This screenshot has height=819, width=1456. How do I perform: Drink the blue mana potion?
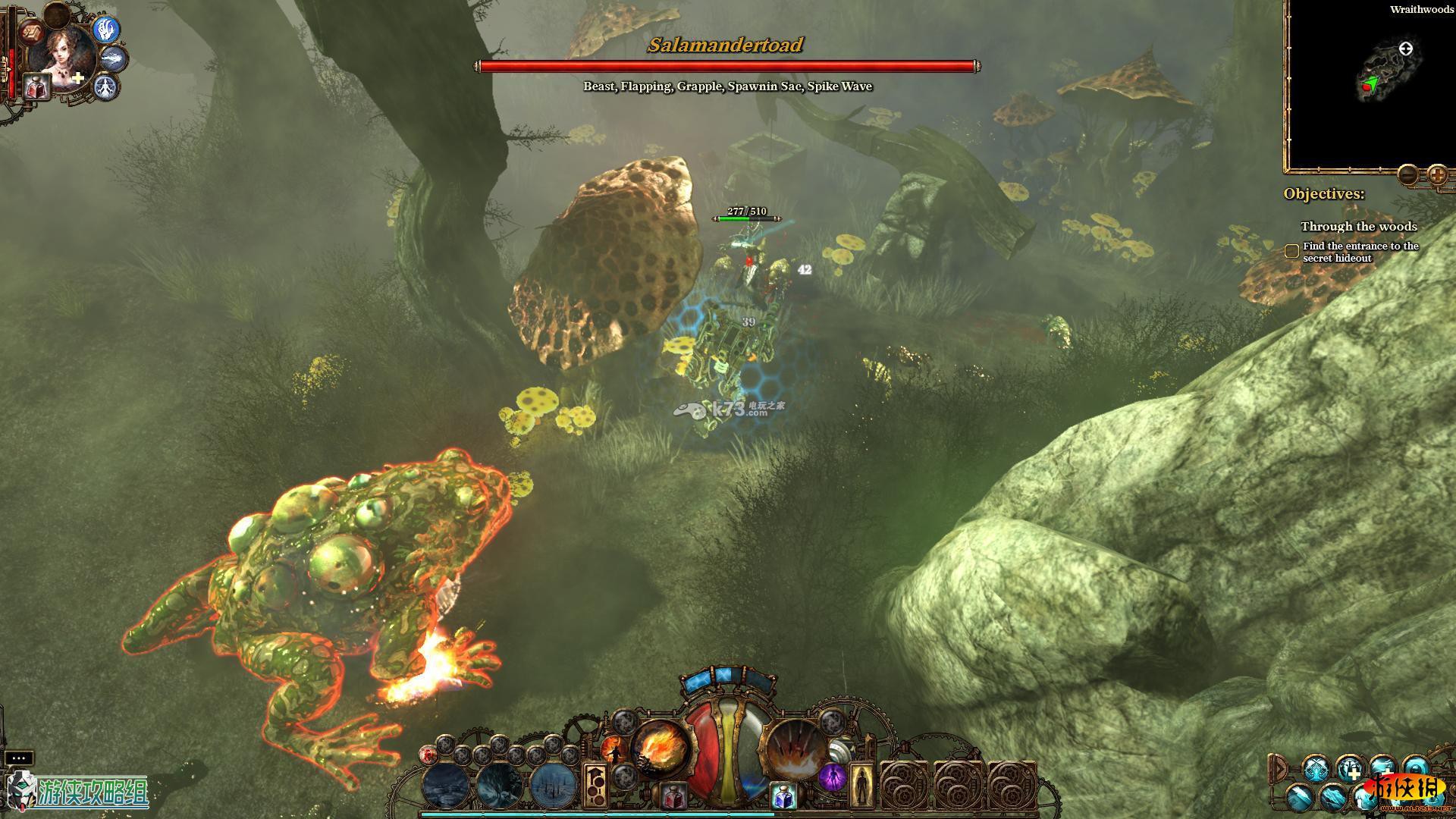point(784,795)
